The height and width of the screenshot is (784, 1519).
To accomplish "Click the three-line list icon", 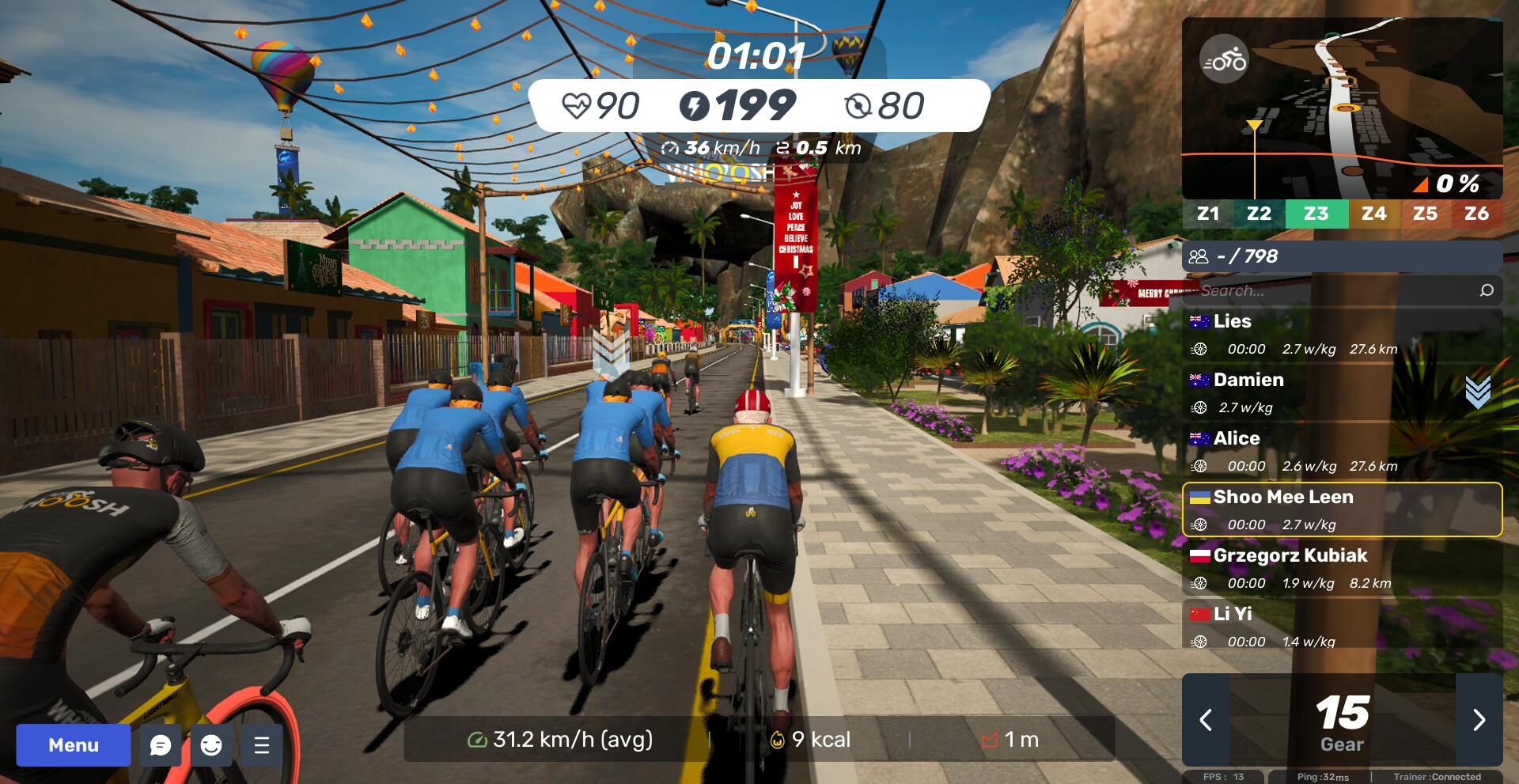I will [262, 745].
